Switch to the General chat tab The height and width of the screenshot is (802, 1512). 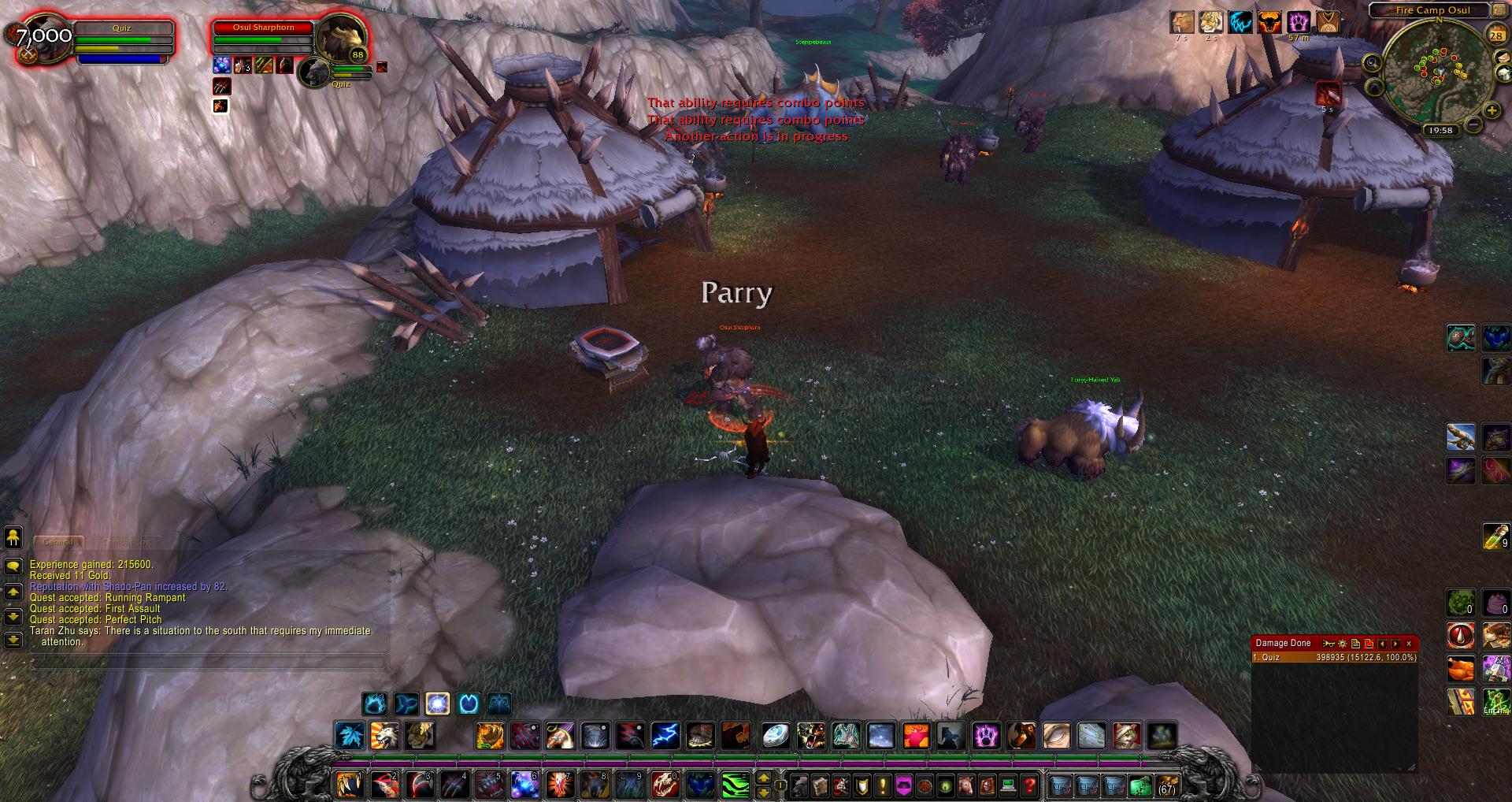click(x=57, y=542)
